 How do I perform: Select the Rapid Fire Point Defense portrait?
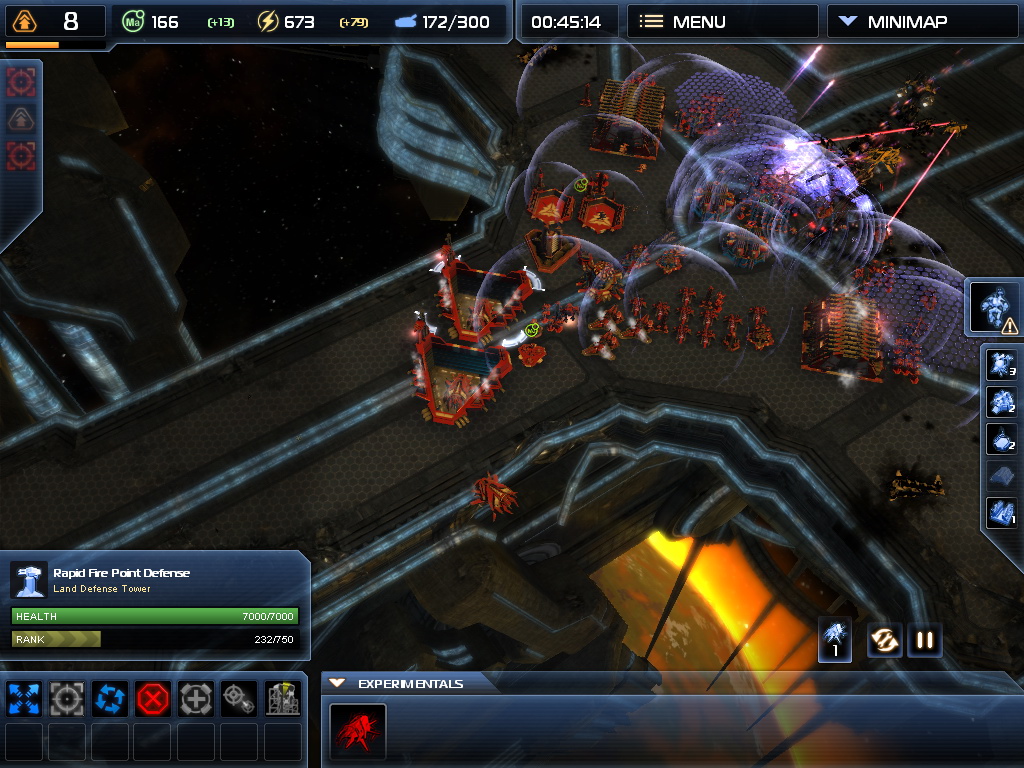click(x=29, y=580)
